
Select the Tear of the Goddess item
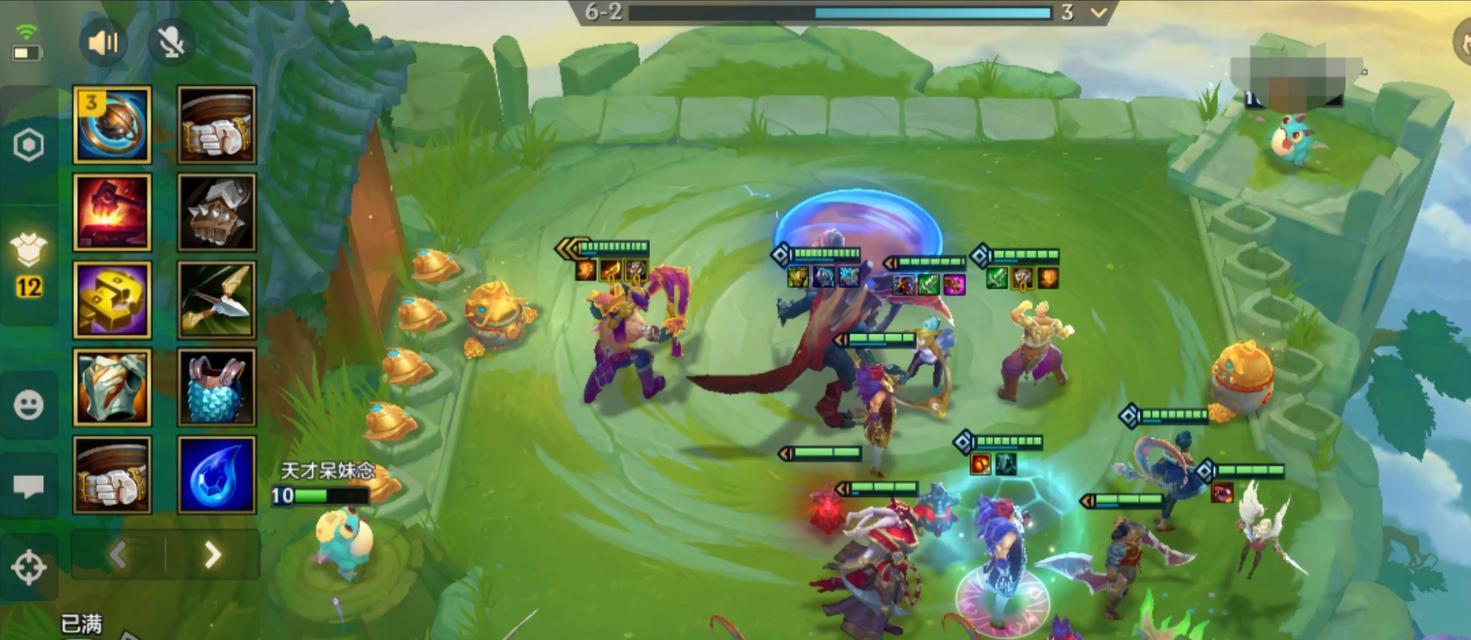coord(217,475)
